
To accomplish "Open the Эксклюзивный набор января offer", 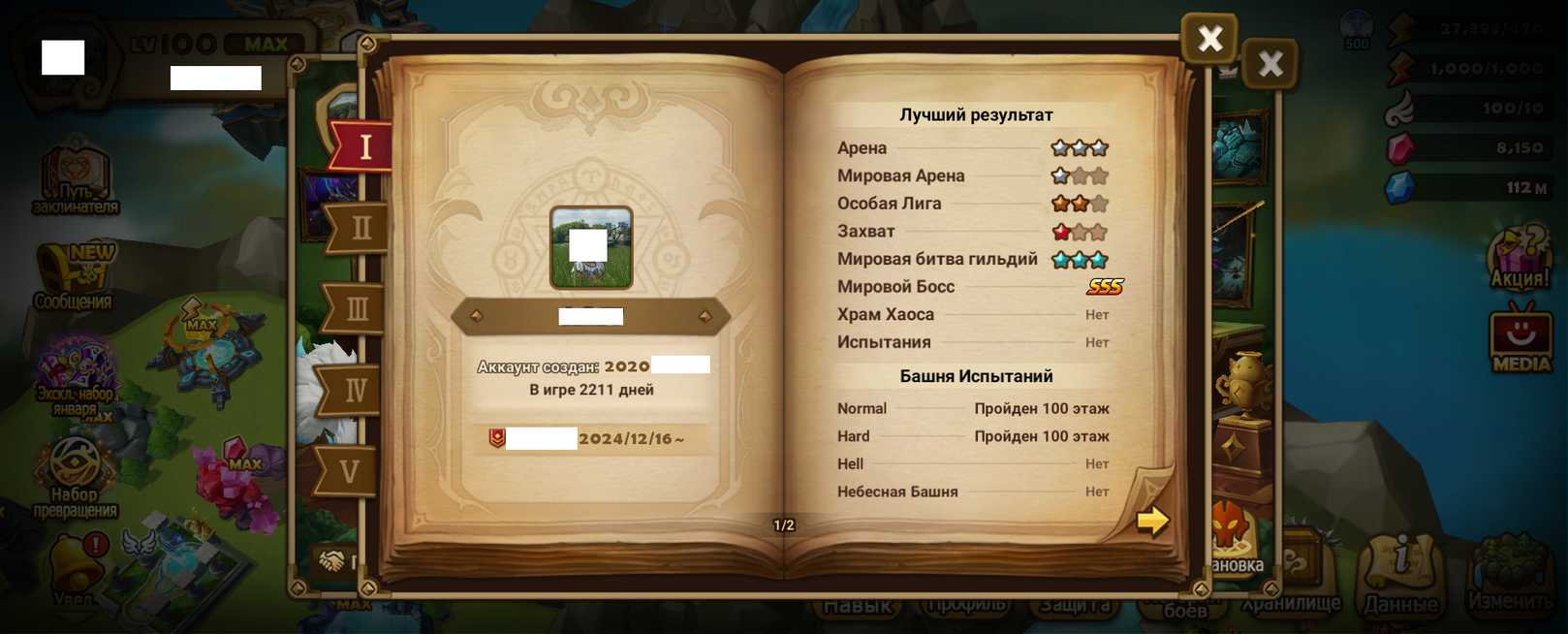I will [x=75, y=376].
